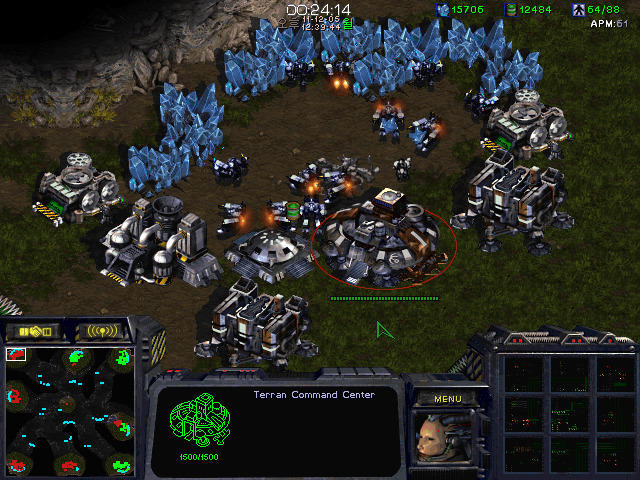640x480 pixels.
Task: Open the diplomacy alliance handshake button
Action: 33,331
